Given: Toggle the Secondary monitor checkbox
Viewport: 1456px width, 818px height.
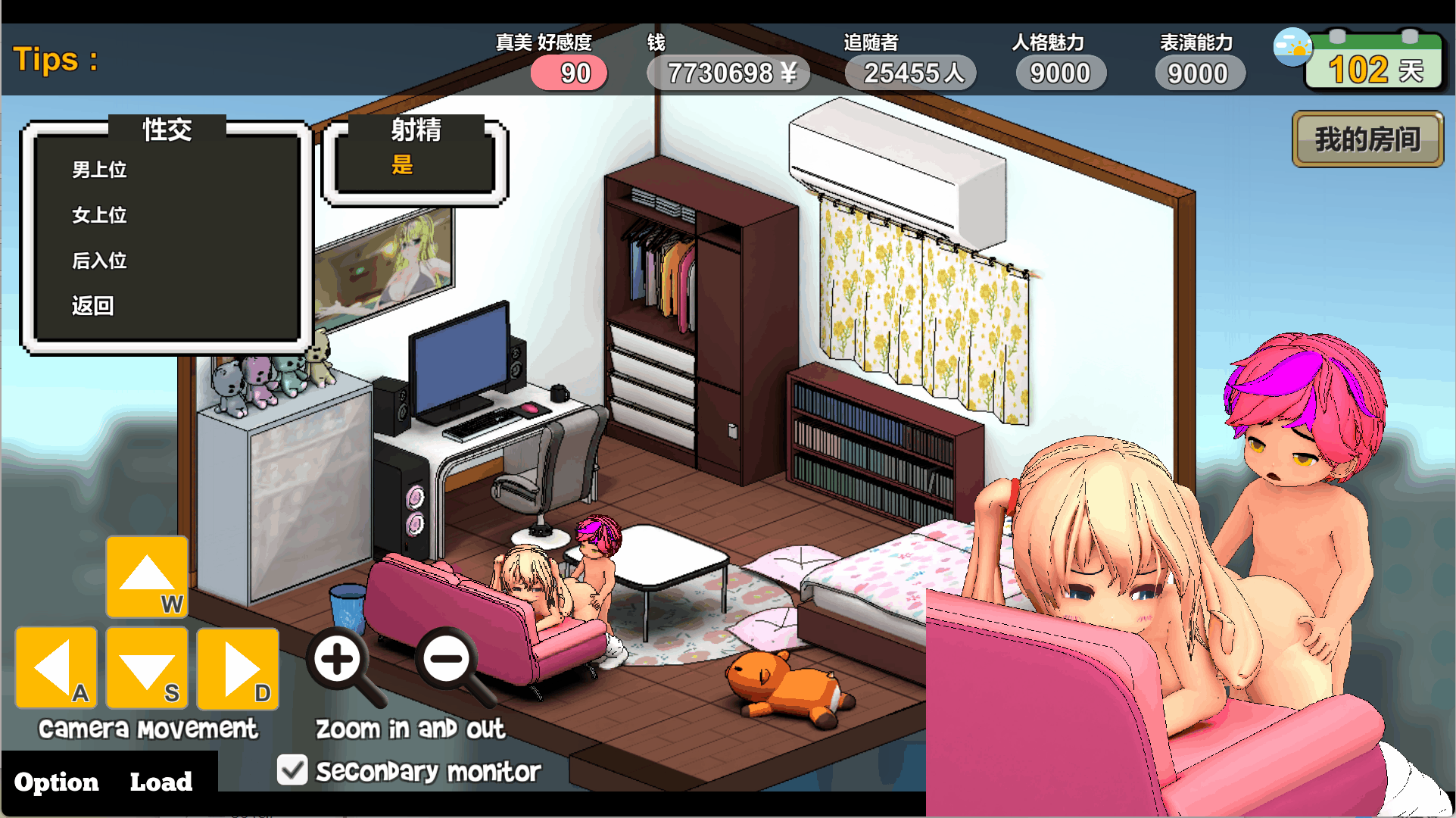Looking at the screenshot, I should [x=292, y=770].
